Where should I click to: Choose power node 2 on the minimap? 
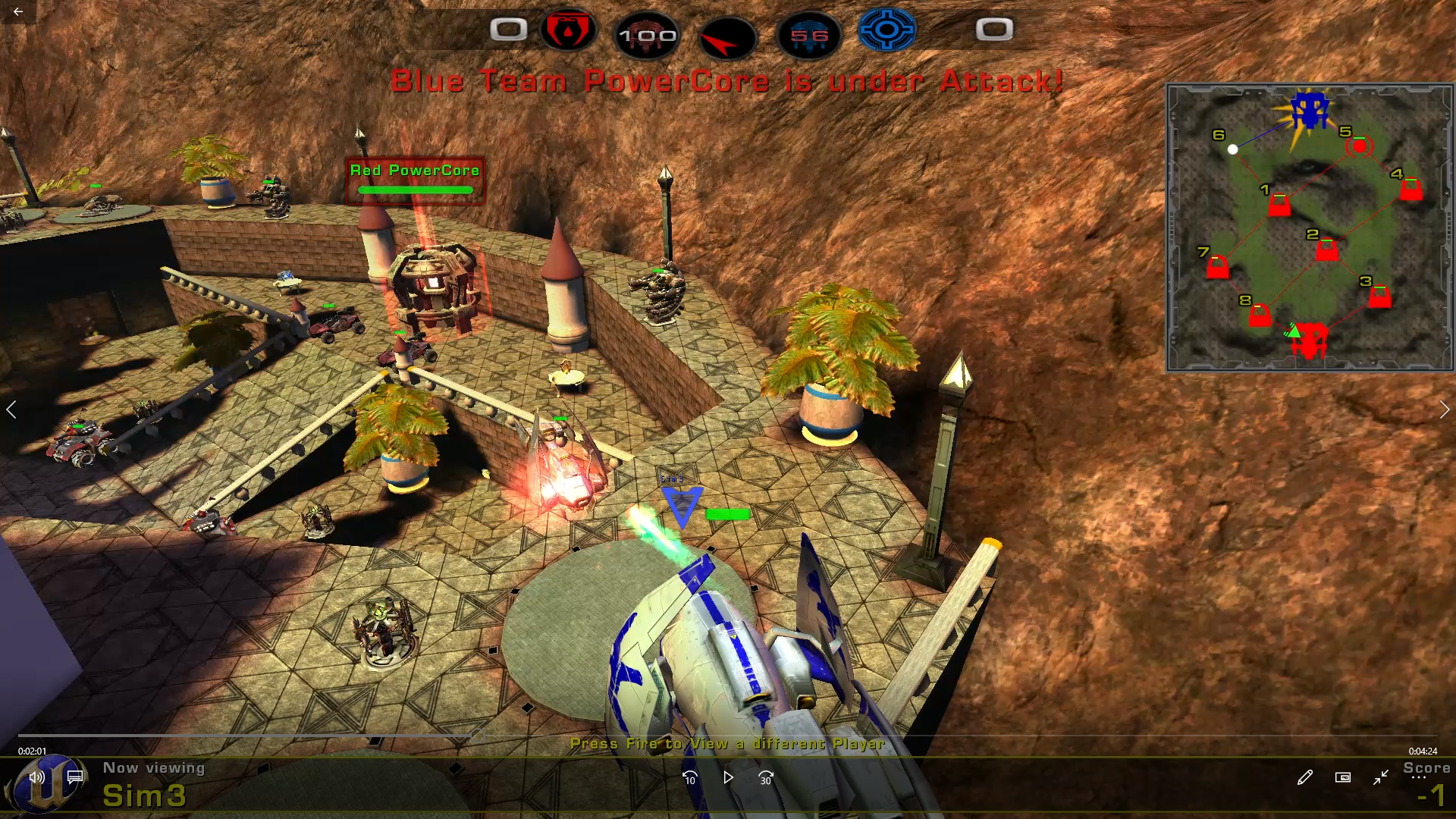(1326, 249)
